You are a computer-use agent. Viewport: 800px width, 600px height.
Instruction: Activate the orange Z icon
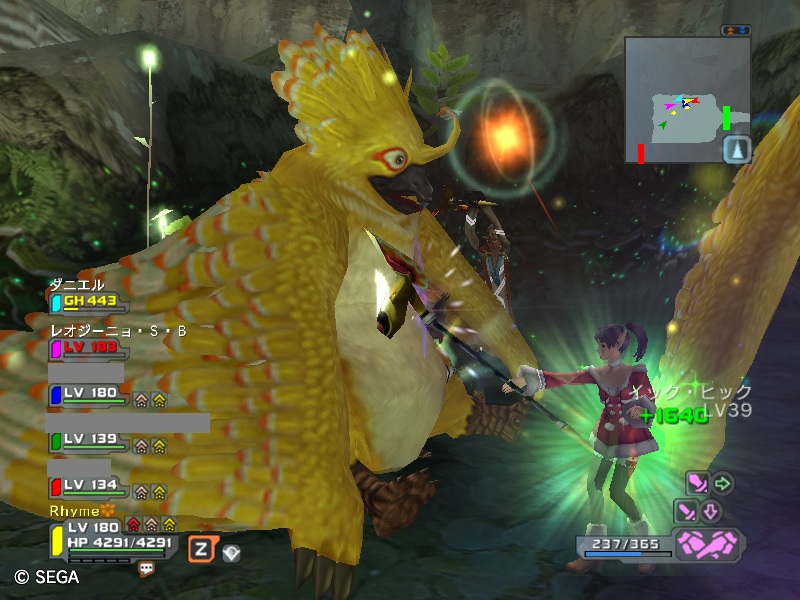pos(202,548)
